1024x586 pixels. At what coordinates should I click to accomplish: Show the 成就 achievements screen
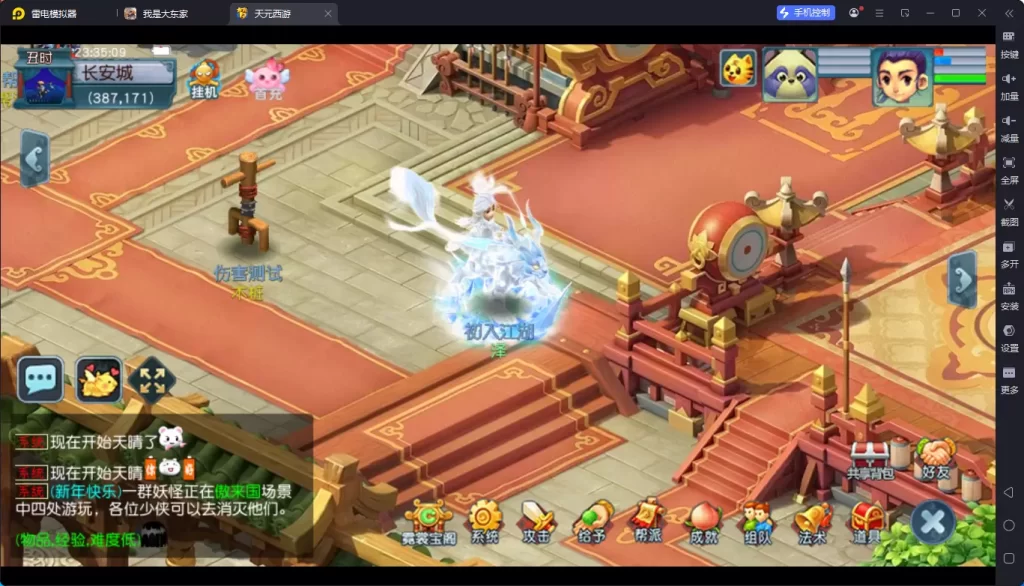click(703, 522)
